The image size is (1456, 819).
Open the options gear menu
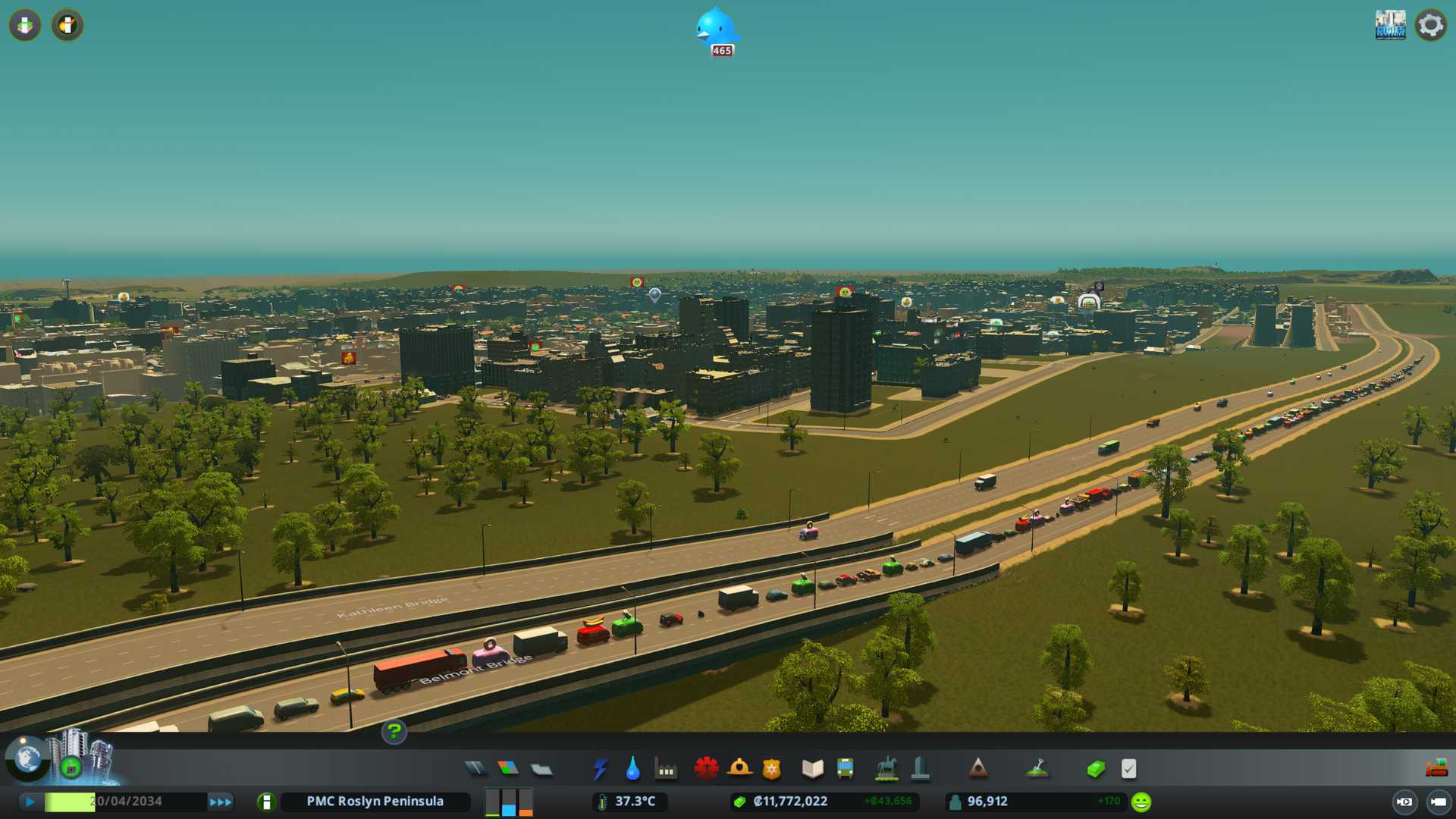1430,25
